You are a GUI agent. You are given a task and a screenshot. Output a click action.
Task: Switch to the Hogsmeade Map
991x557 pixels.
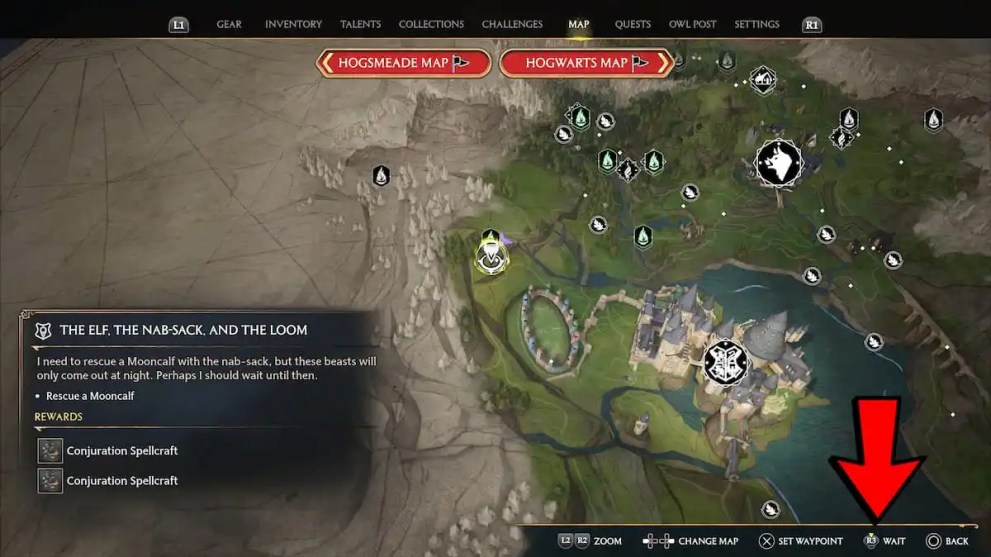(x=403, y=63)
